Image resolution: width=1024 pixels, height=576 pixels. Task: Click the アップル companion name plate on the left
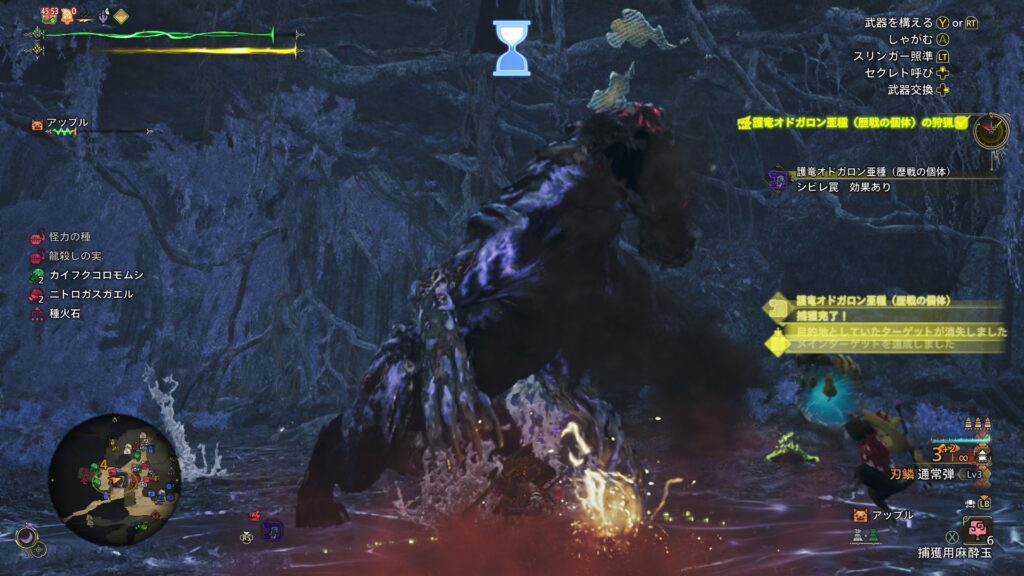(62, 124)
